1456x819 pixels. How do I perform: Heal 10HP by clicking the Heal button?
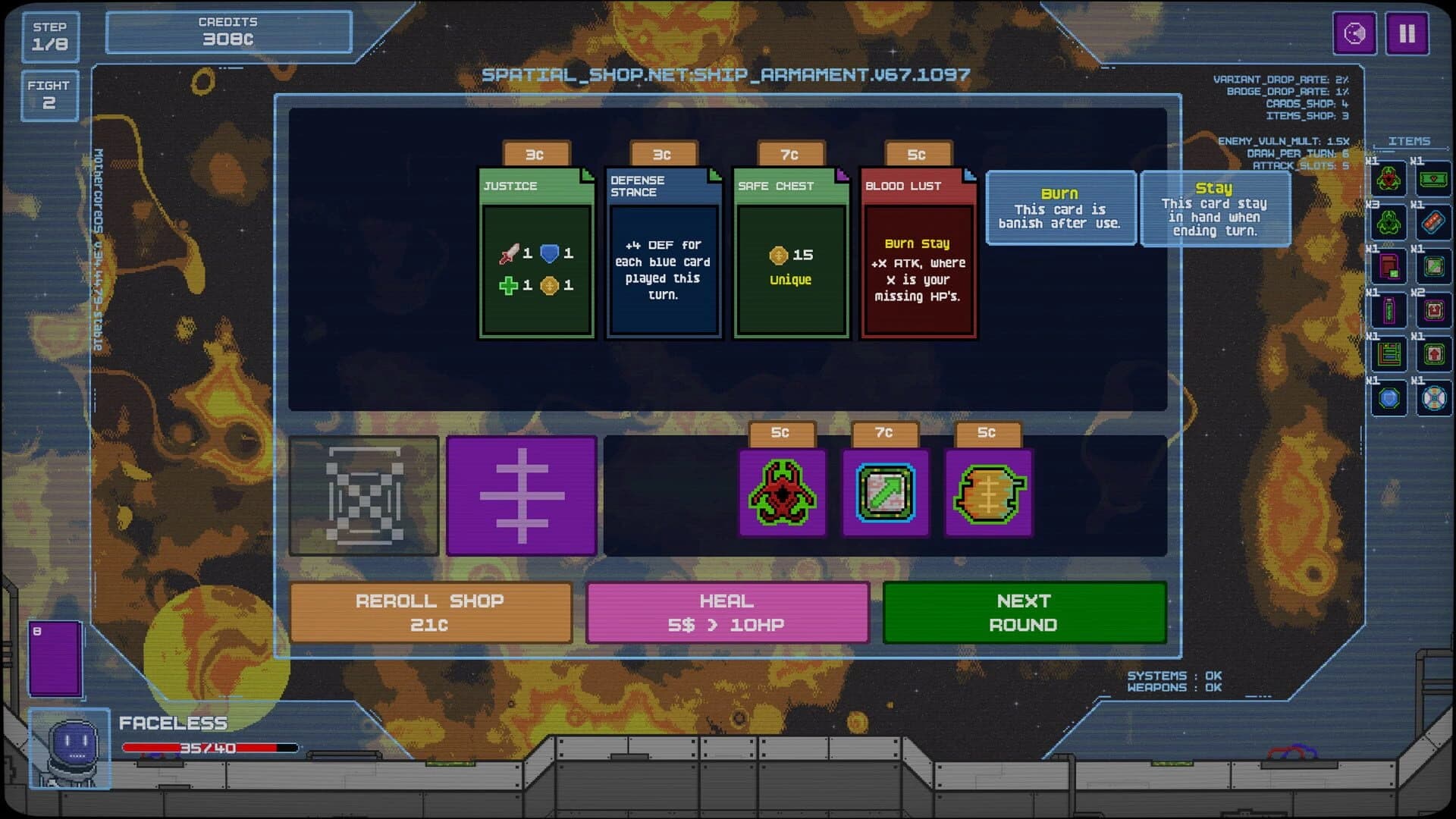(726, 613)
